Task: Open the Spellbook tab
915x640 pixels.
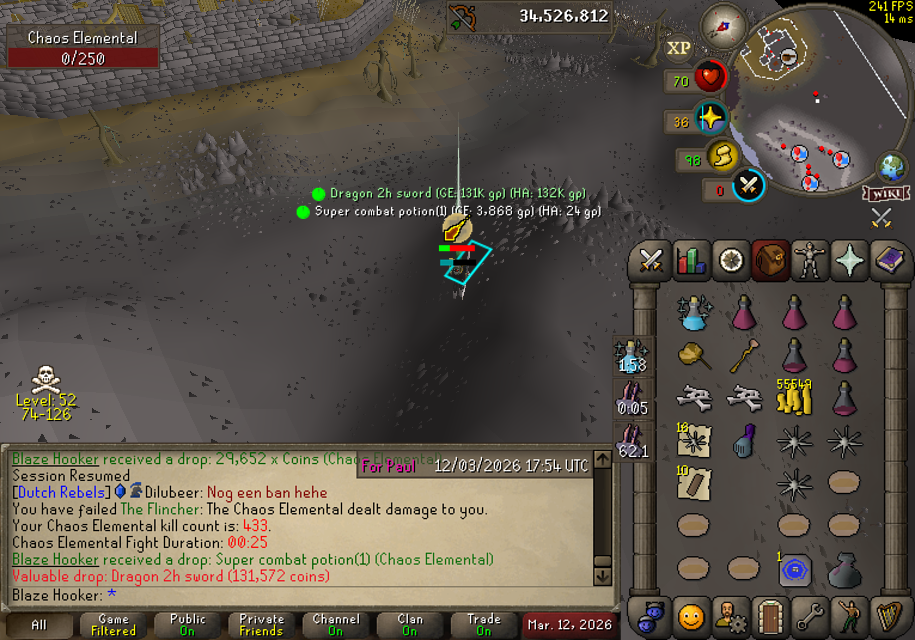Action: (888, 260)
